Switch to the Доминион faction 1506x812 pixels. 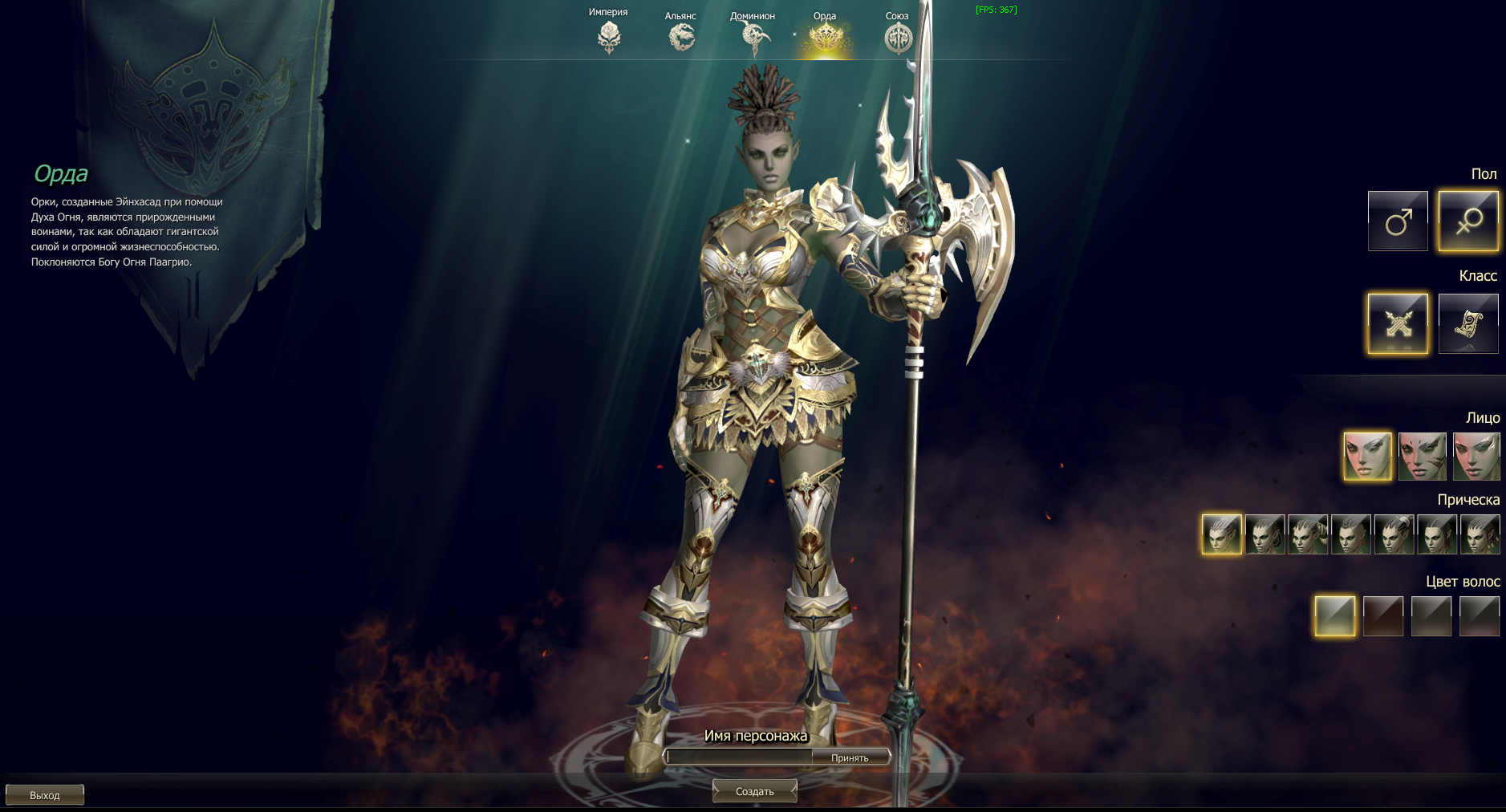[753, 36]
